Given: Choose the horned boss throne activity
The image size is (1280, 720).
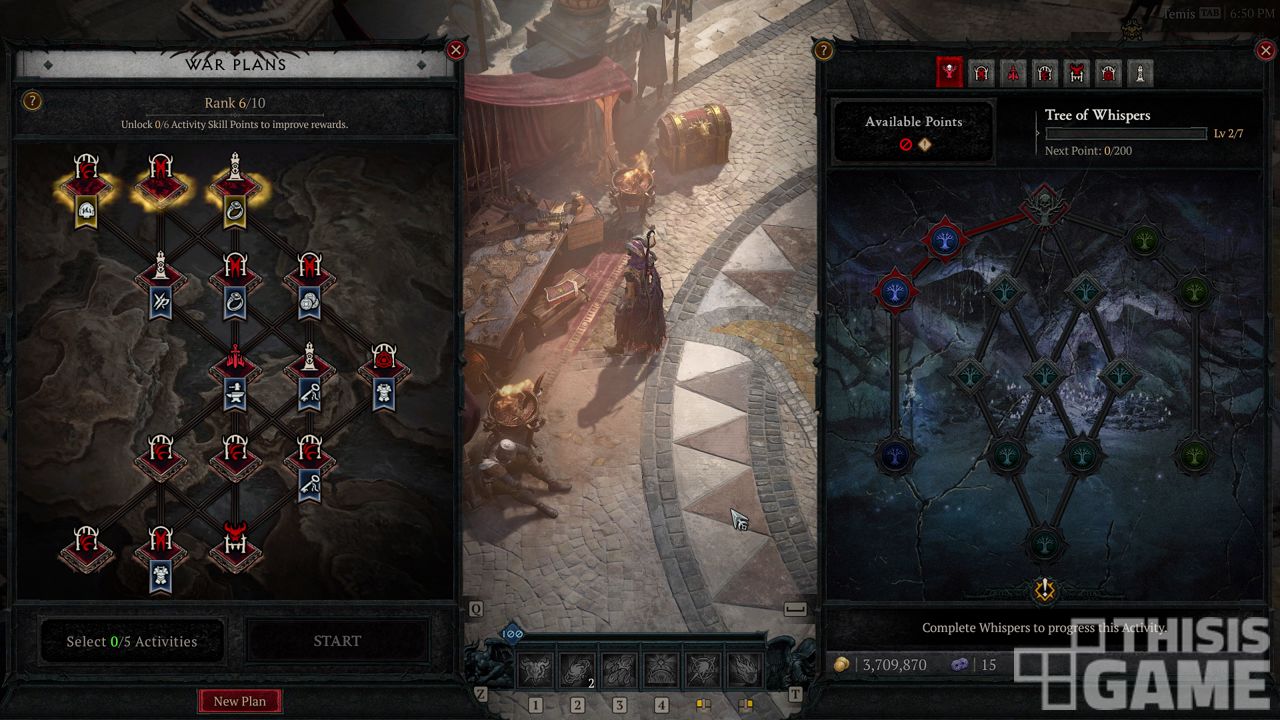Looking at the screenshot, I should click(234, 542).
